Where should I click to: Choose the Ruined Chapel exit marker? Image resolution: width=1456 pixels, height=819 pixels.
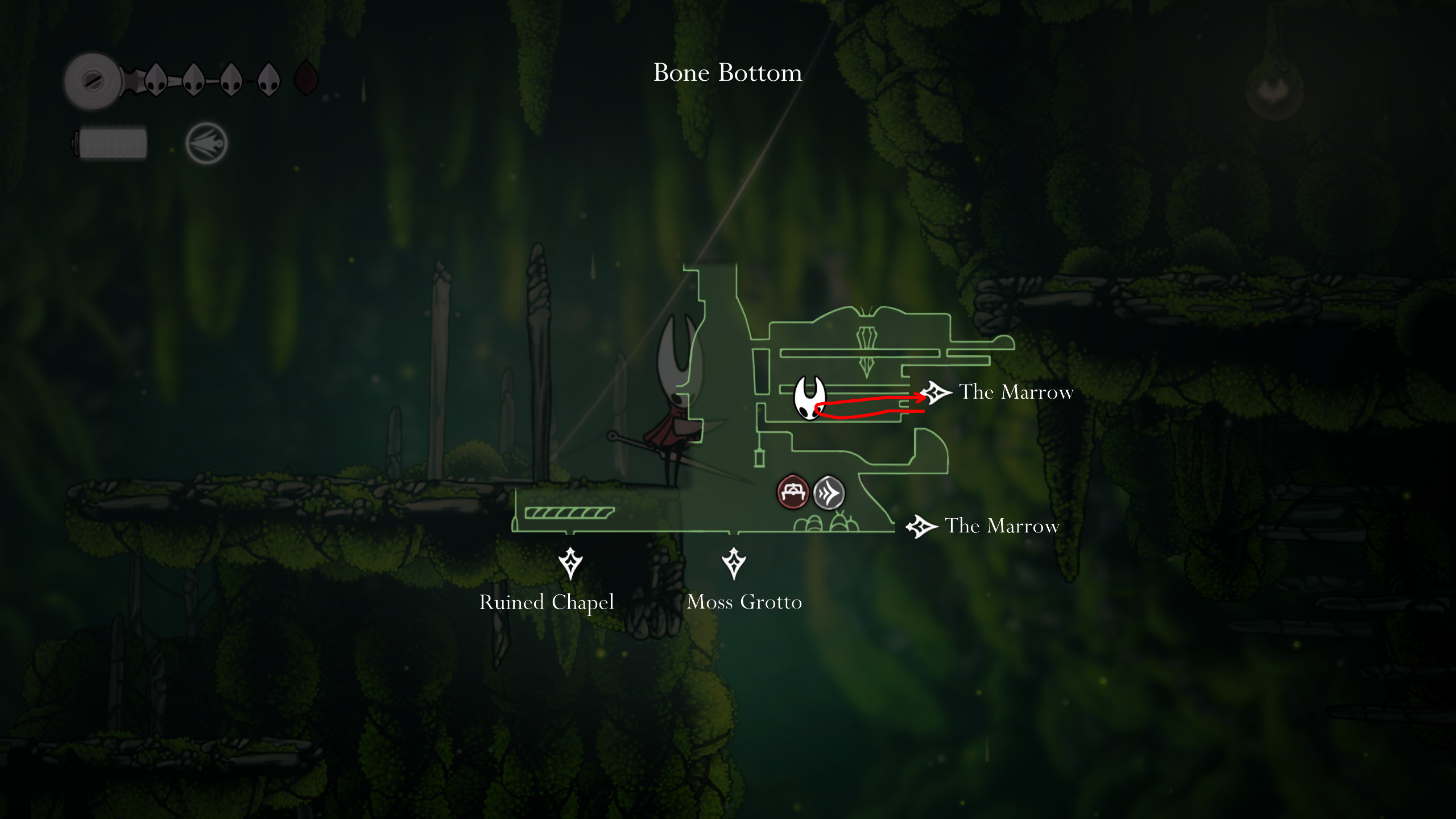pos(570,563)
